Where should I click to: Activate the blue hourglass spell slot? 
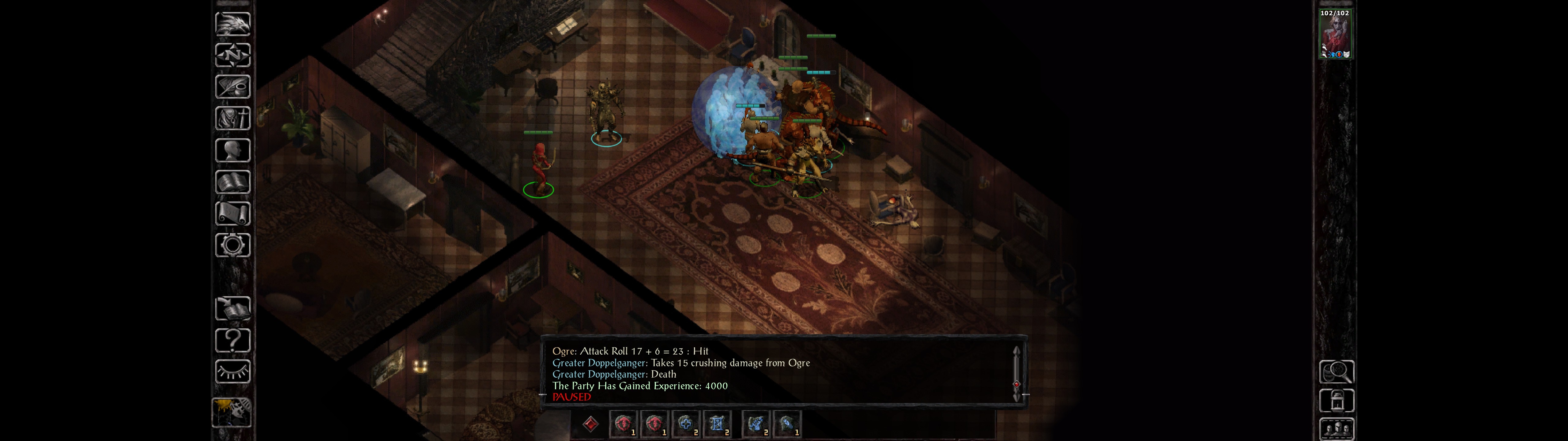coord(717,424)
